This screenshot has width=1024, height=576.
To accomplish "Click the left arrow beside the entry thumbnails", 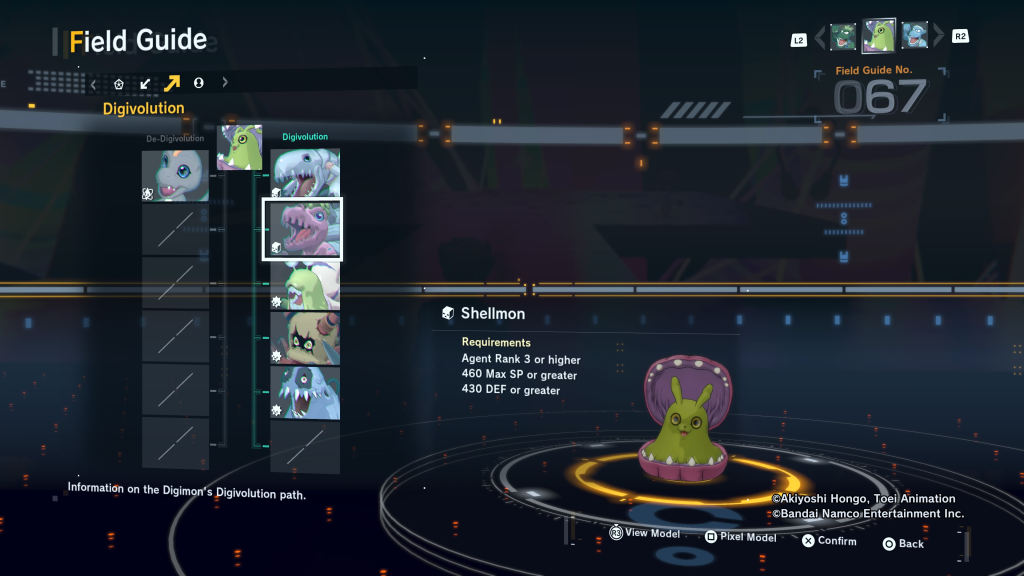I will pyautogui.click(x=820, y=38).
